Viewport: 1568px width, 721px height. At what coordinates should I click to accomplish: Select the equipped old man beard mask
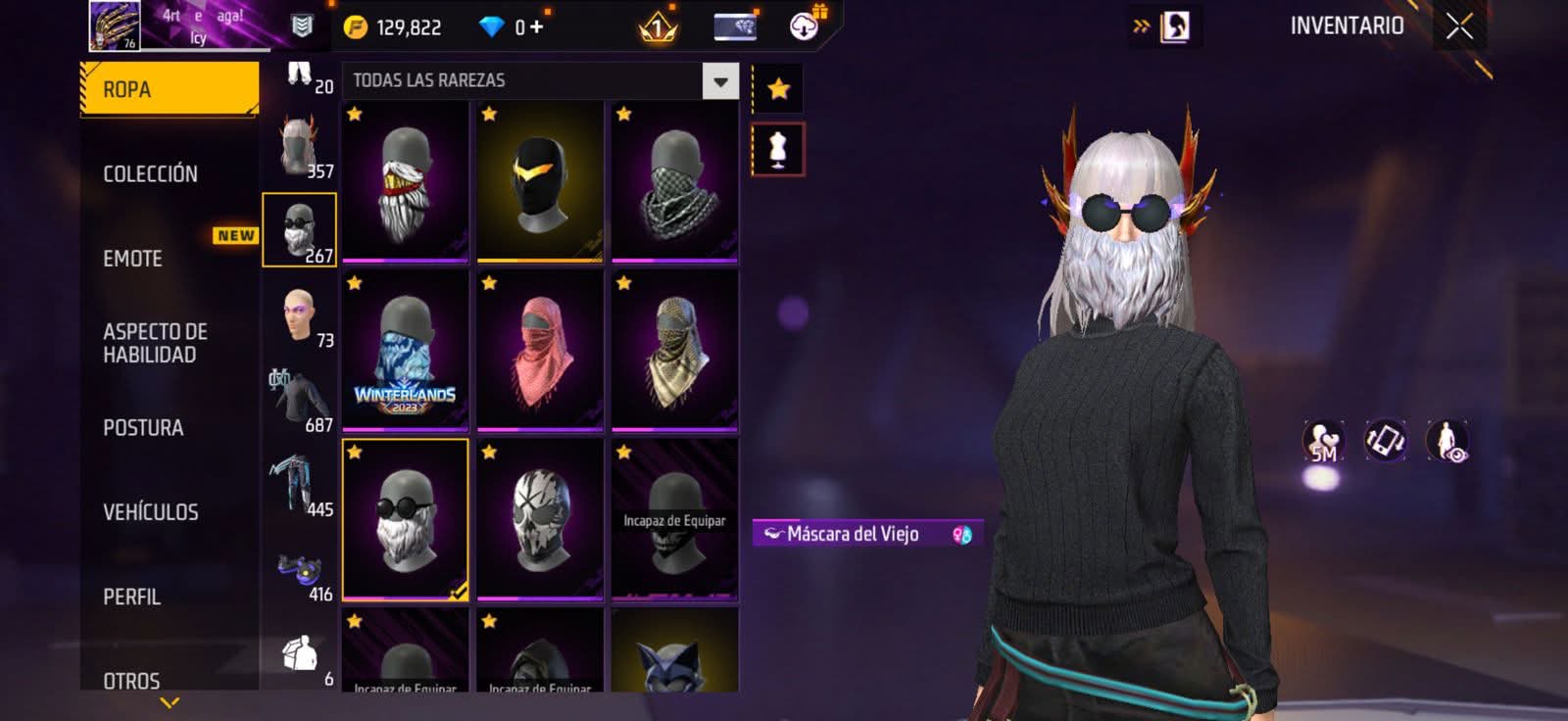405,519
